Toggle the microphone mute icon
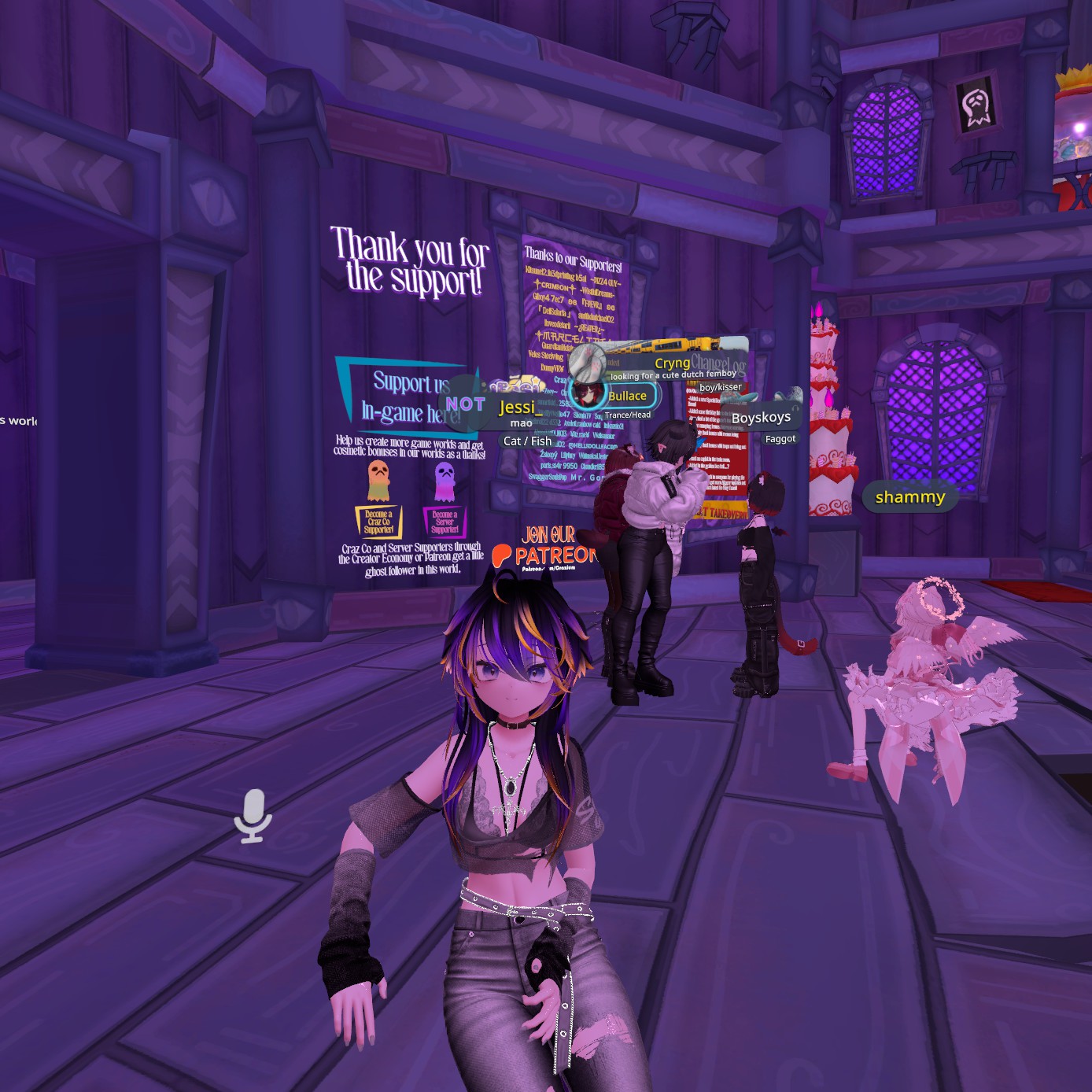 tap(253, 816)
